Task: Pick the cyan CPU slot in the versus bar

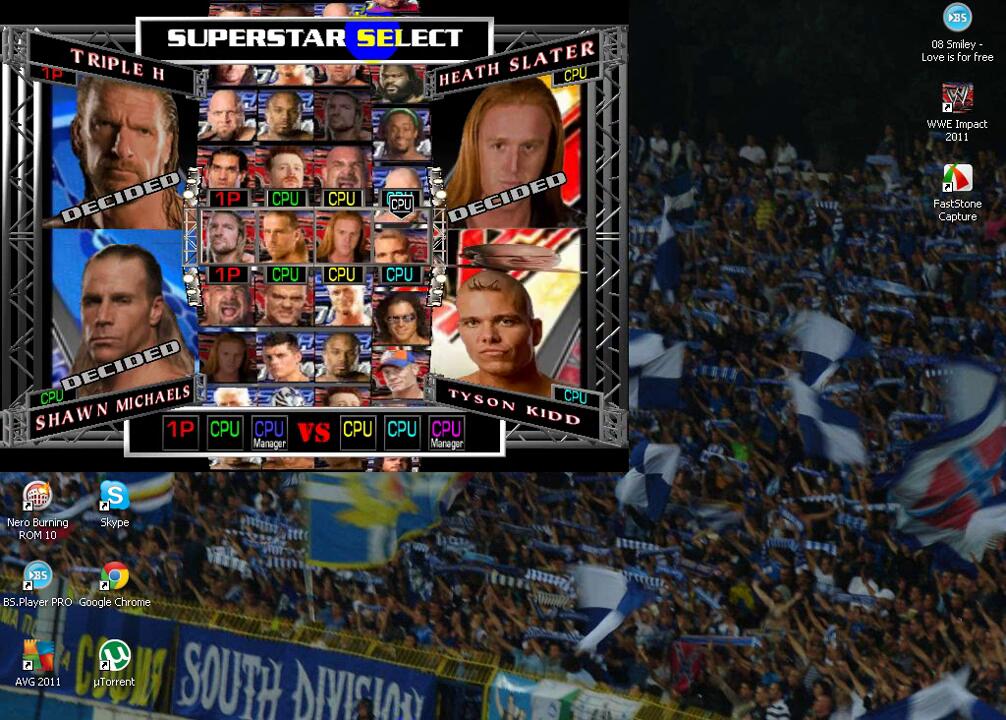Action: [402, 431]
